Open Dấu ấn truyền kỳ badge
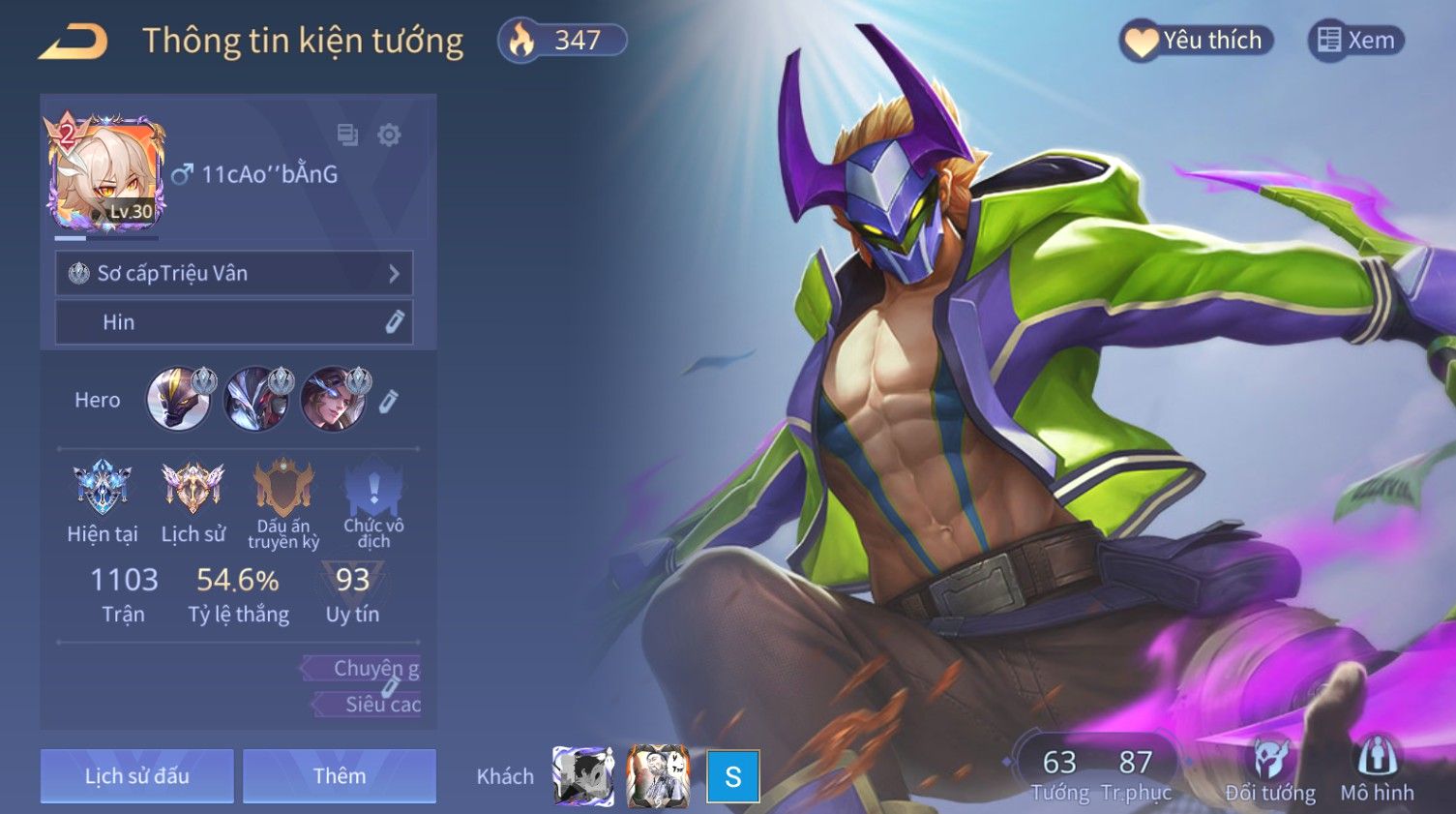 click(283, 502)
